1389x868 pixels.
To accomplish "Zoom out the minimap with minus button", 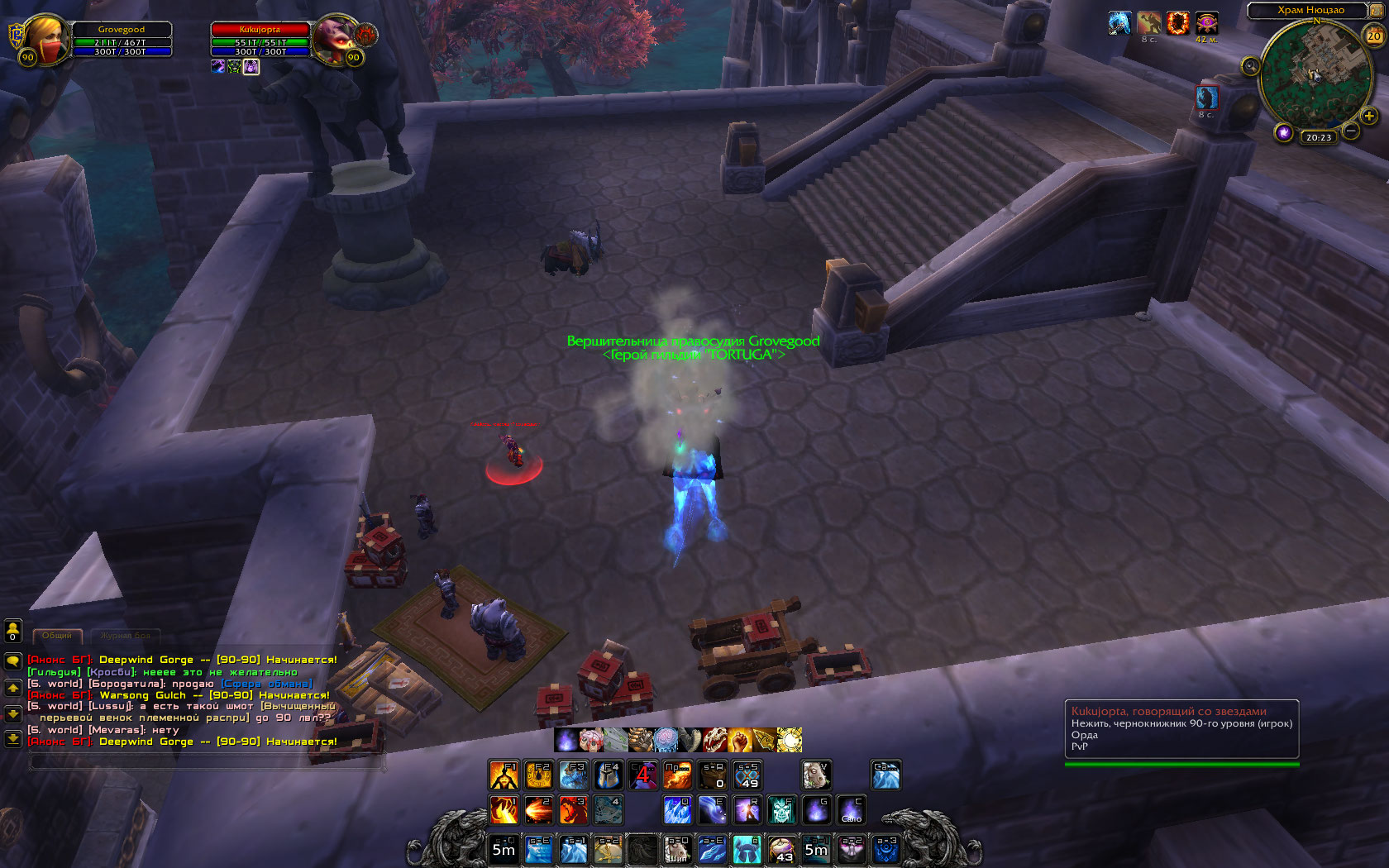I will 1351,131.
